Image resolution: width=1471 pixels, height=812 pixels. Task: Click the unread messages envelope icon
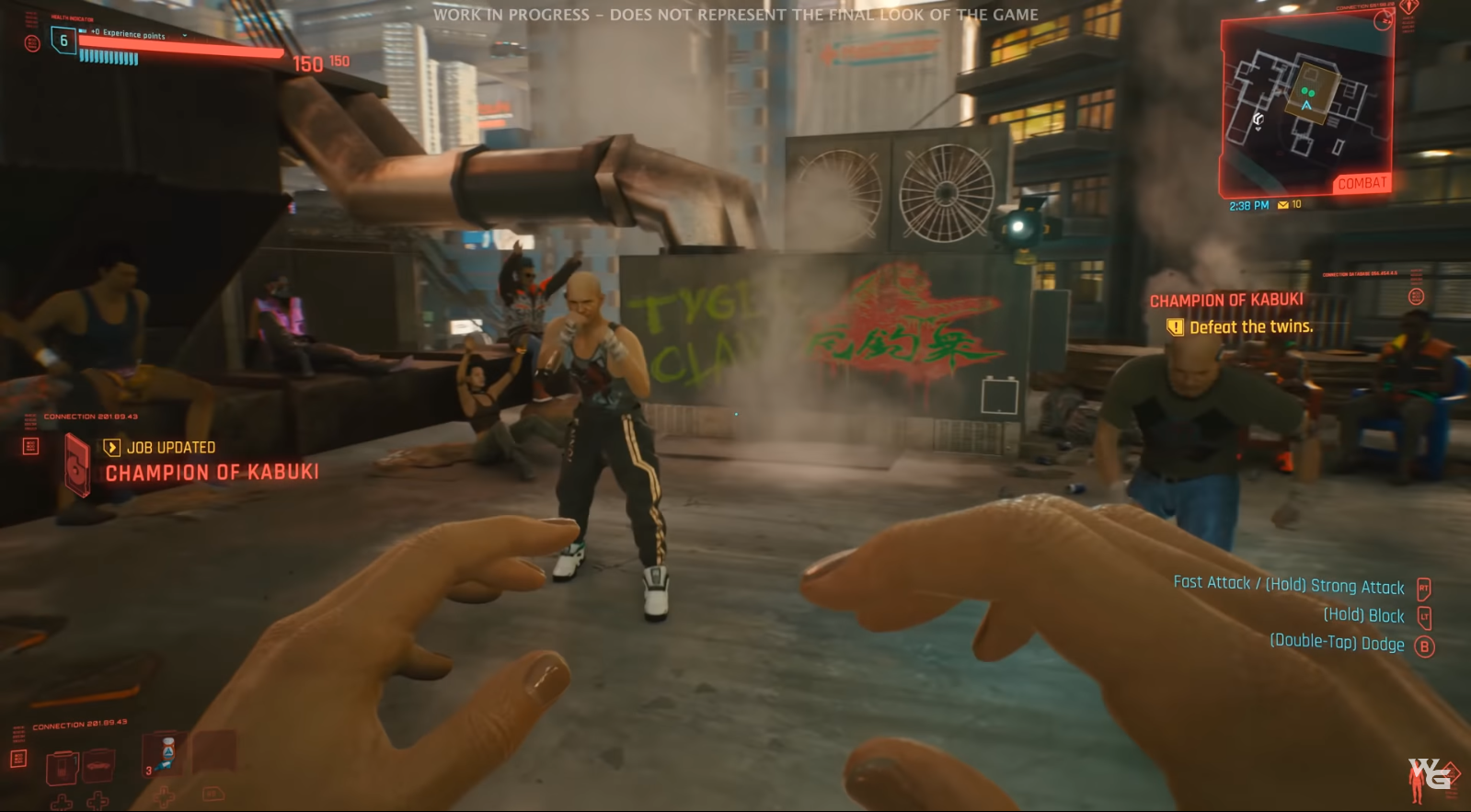[x=1282, y=205]
